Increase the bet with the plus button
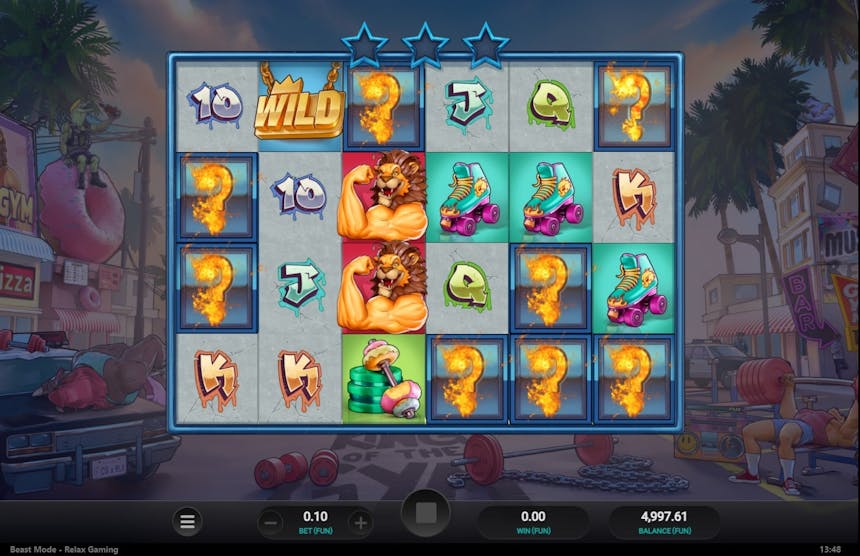The height and width of the screenshot is (556, 860). [x=361, y=522]
